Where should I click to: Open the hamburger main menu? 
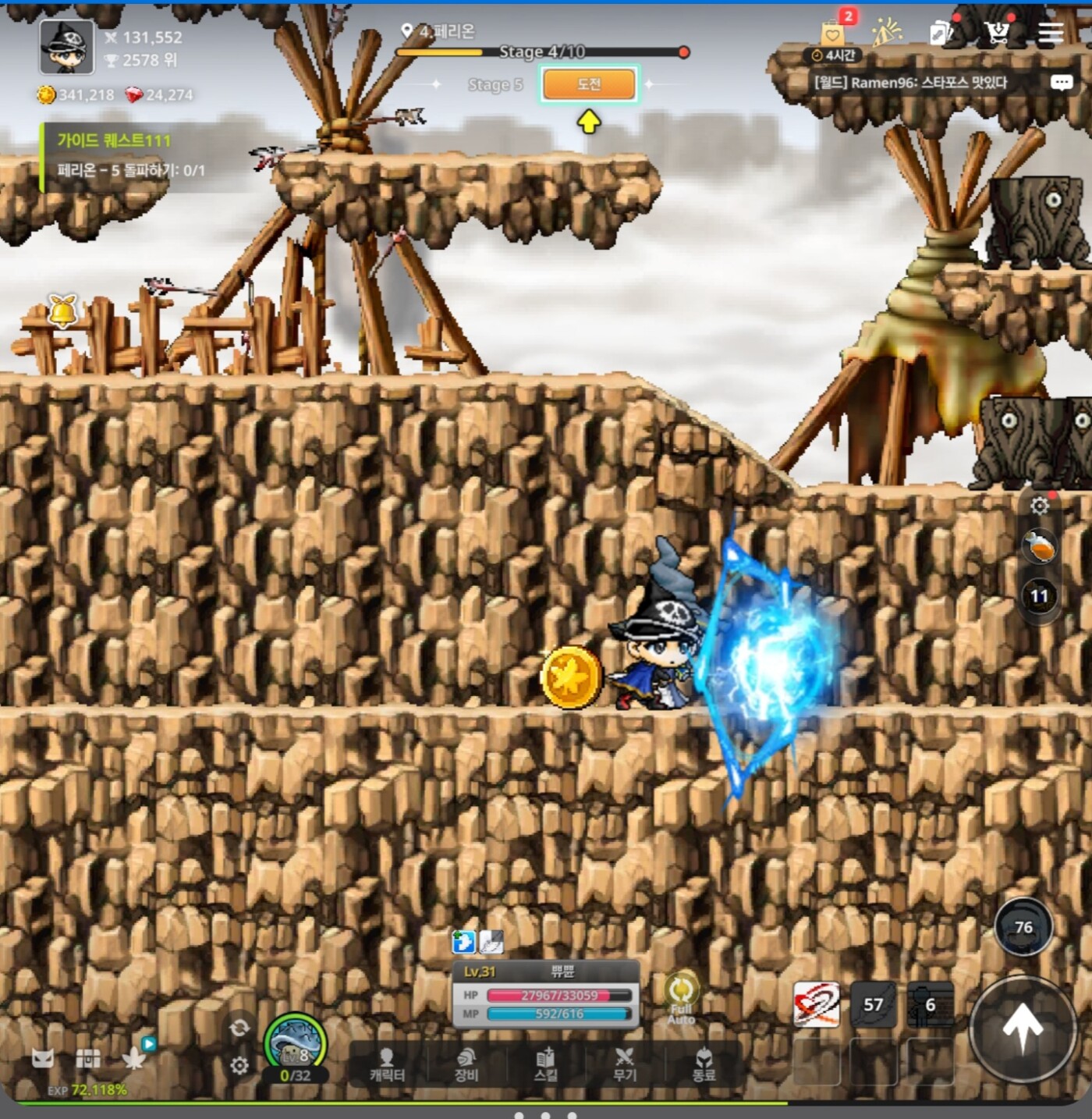point(1051,33)
